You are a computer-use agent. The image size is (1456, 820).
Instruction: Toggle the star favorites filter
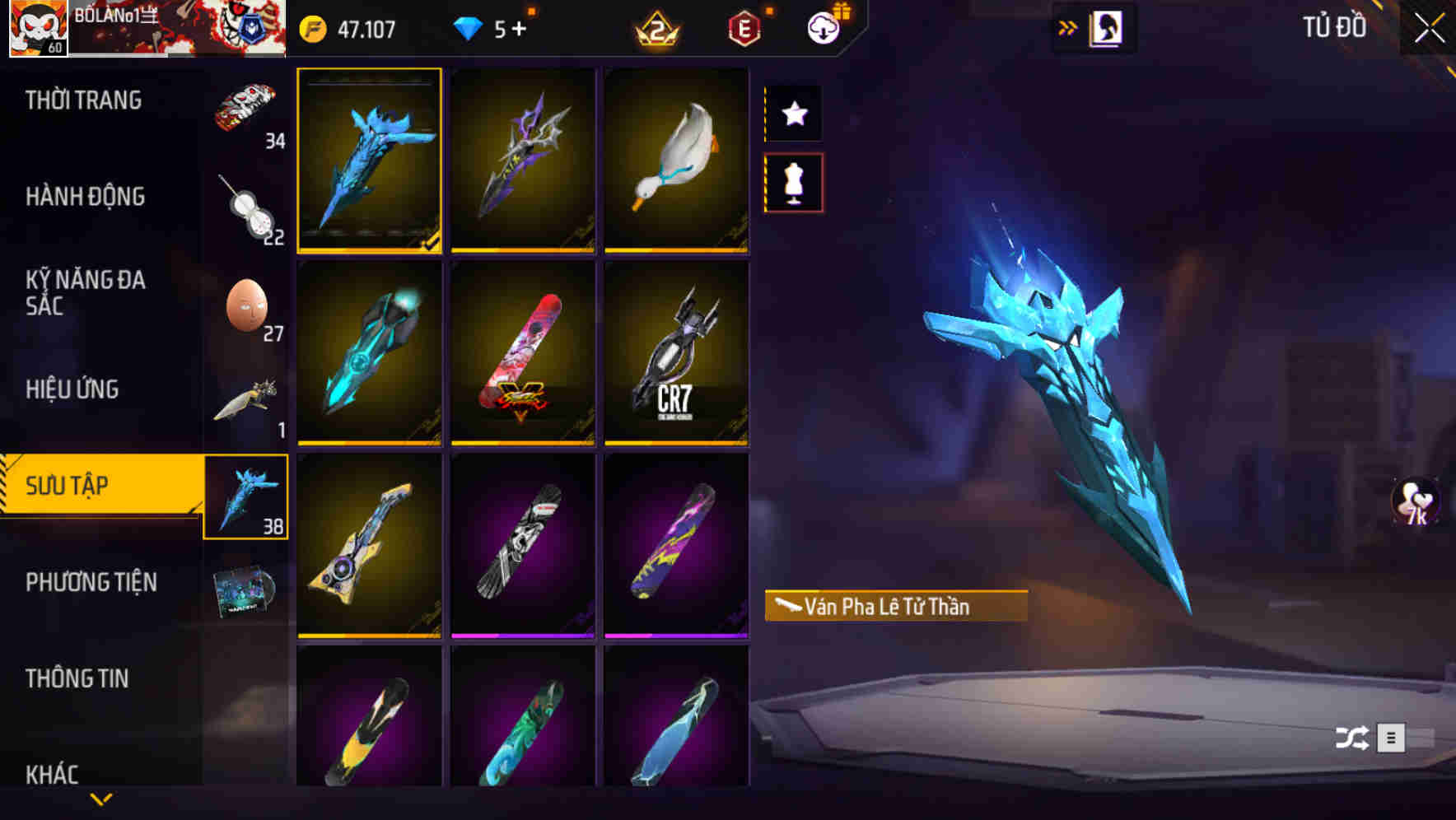793,114
